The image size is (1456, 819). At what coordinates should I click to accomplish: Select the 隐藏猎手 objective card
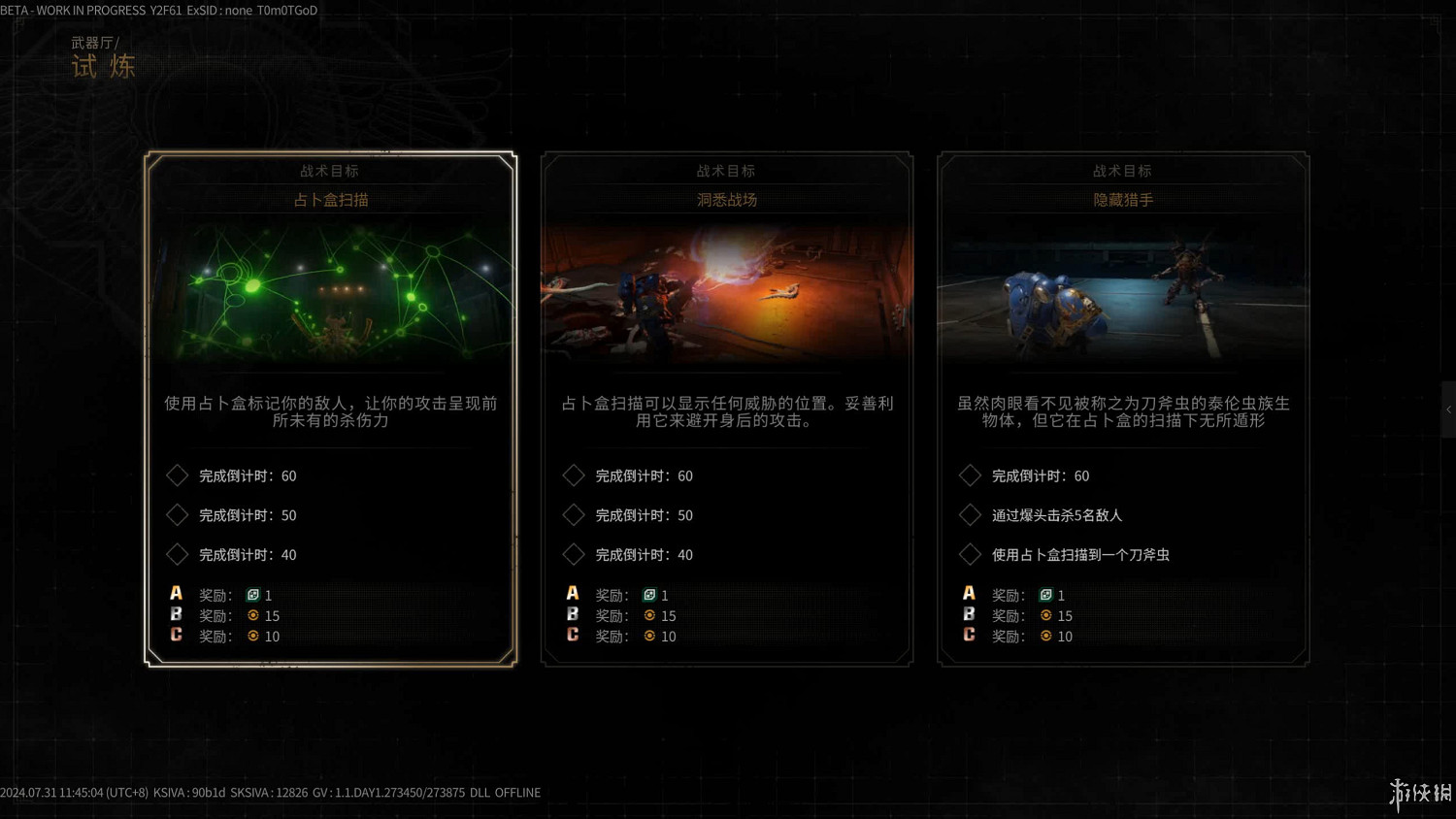1123,408
